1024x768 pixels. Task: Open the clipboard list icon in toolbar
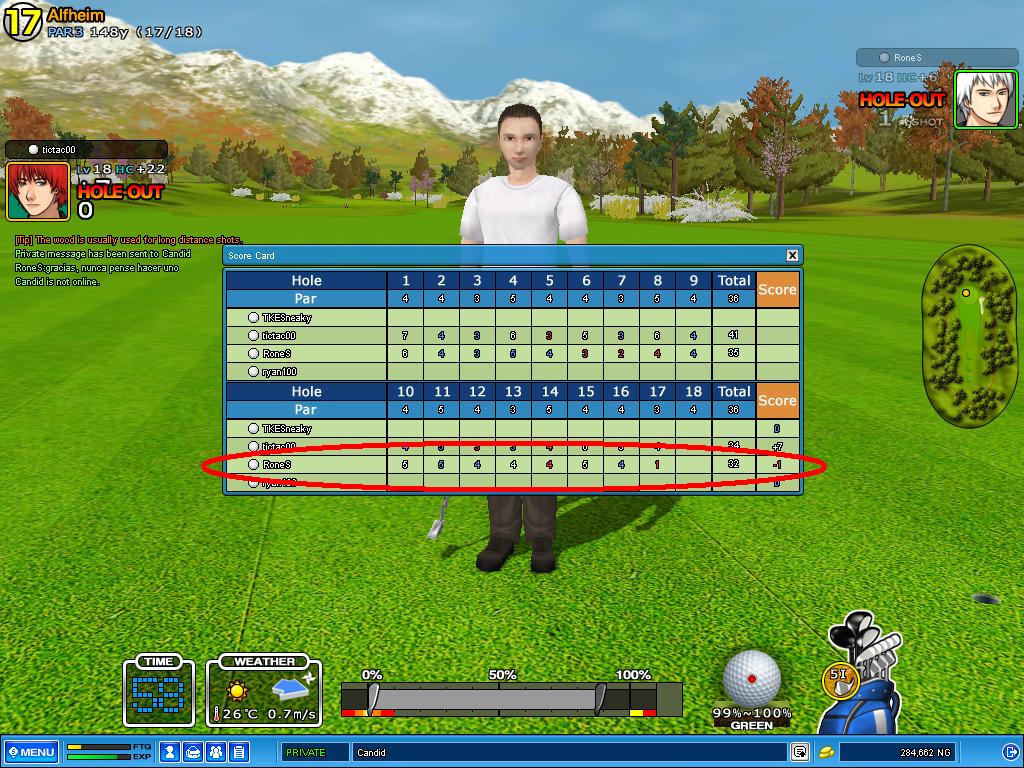(239, 752)
